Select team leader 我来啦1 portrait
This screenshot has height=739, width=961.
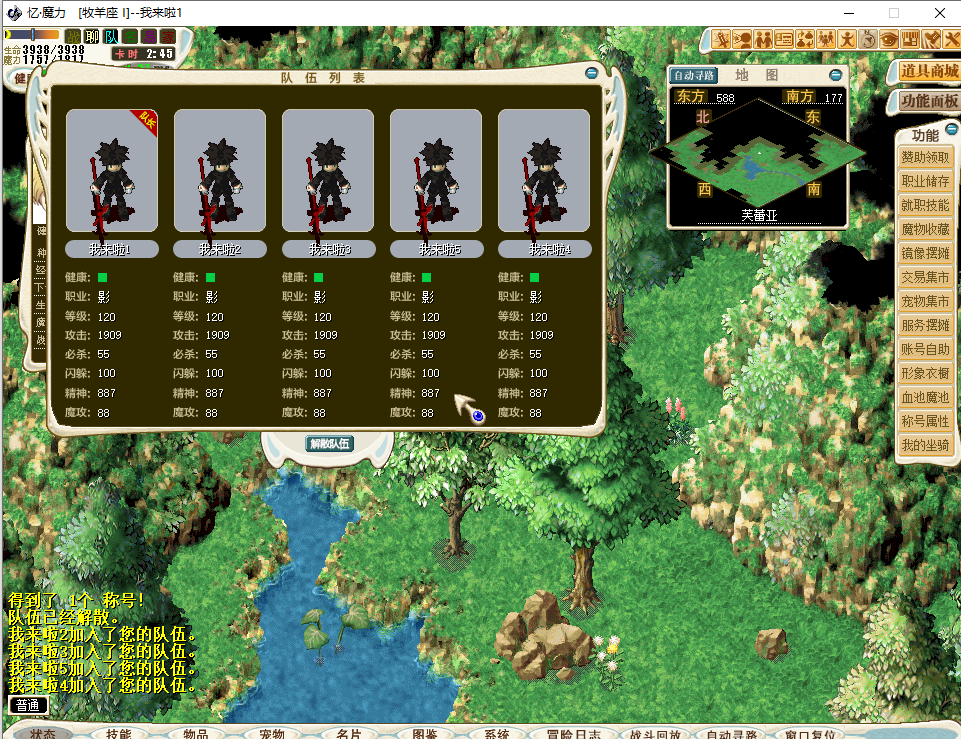tap(111, 171)
